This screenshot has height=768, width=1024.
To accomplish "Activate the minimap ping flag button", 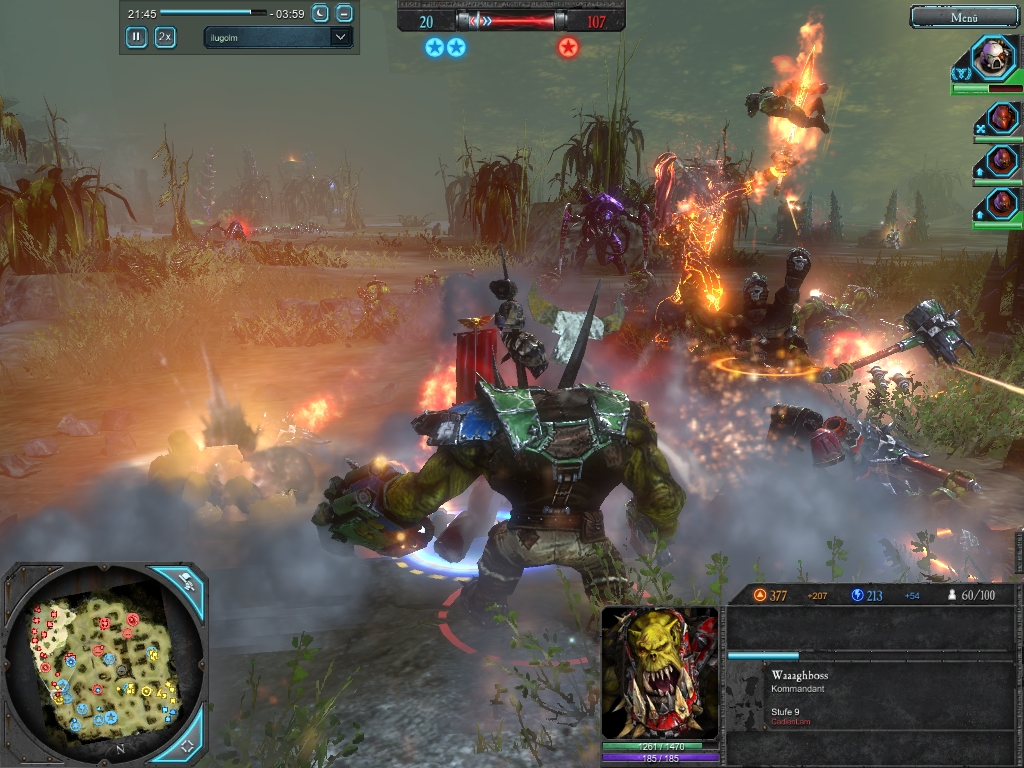I will (x=186, y=580).
